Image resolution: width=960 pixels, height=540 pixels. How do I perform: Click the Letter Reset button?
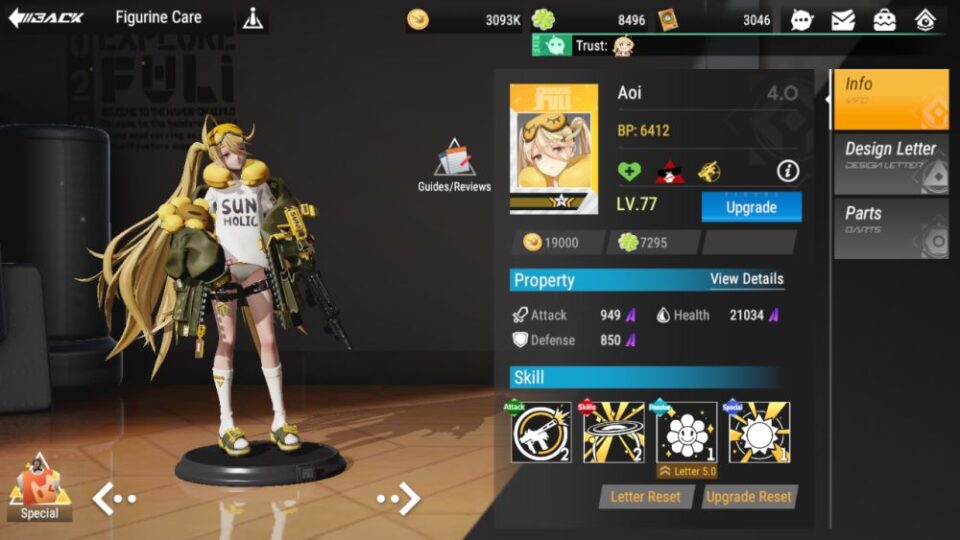point(645,497)
